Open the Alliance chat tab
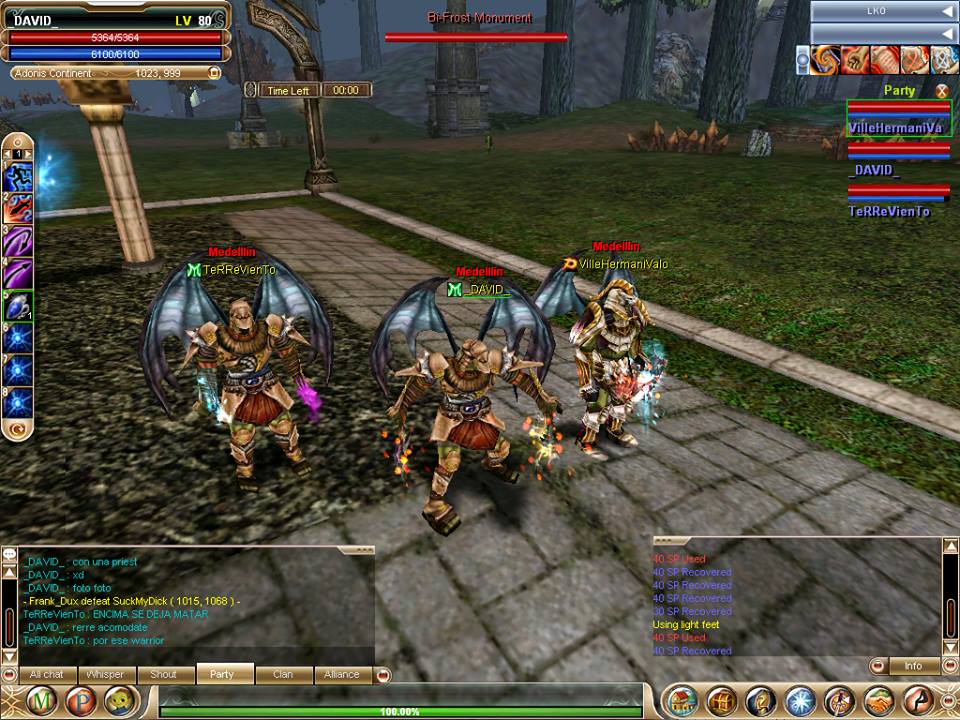 [341, 674]
